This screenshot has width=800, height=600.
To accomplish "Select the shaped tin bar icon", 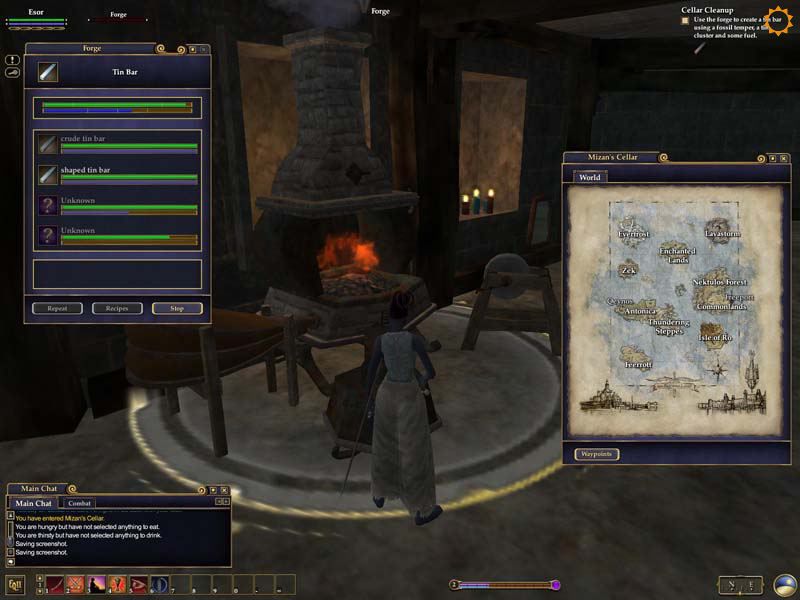I will tap(47, 175).
